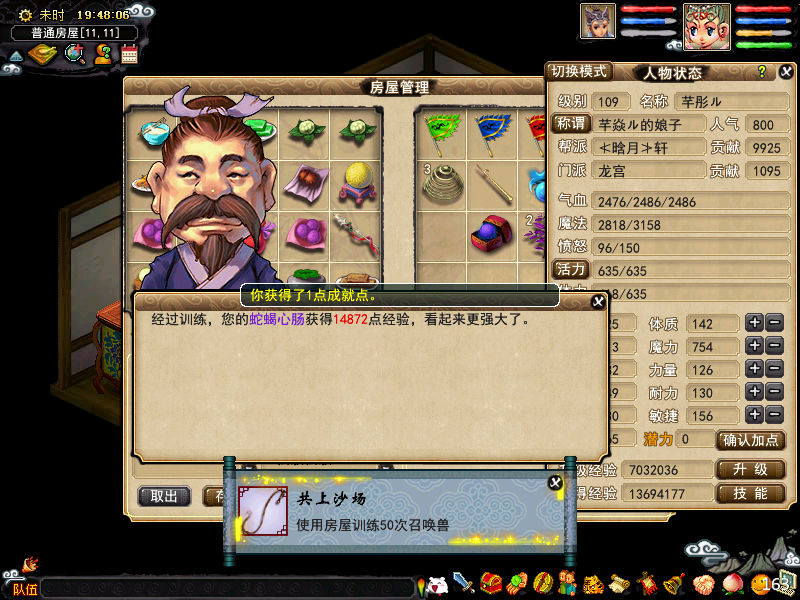Open the 队伍 team tab
Viewport: 800px width, 600px height.
pyautogui.click(x=24, y=589)
